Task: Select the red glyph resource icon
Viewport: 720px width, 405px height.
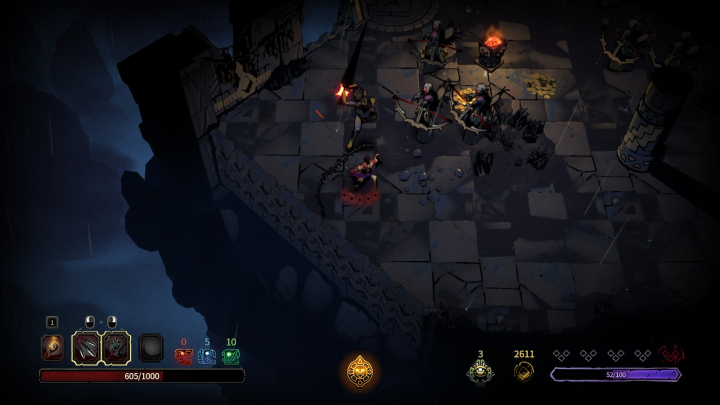Action: pyautogui.click(x=183, y=356)
